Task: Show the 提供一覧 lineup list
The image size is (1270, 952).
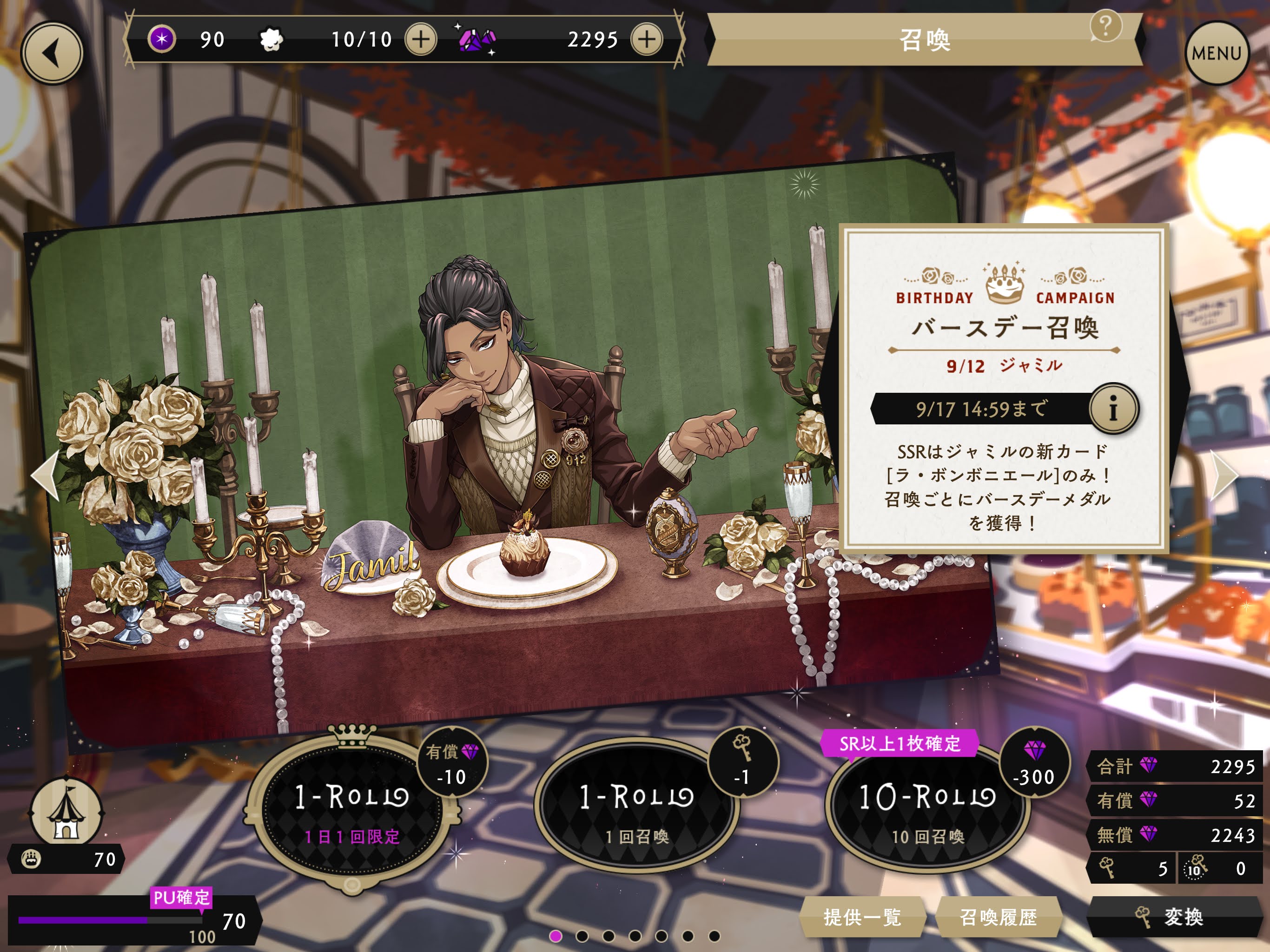Action: point(862,917)
